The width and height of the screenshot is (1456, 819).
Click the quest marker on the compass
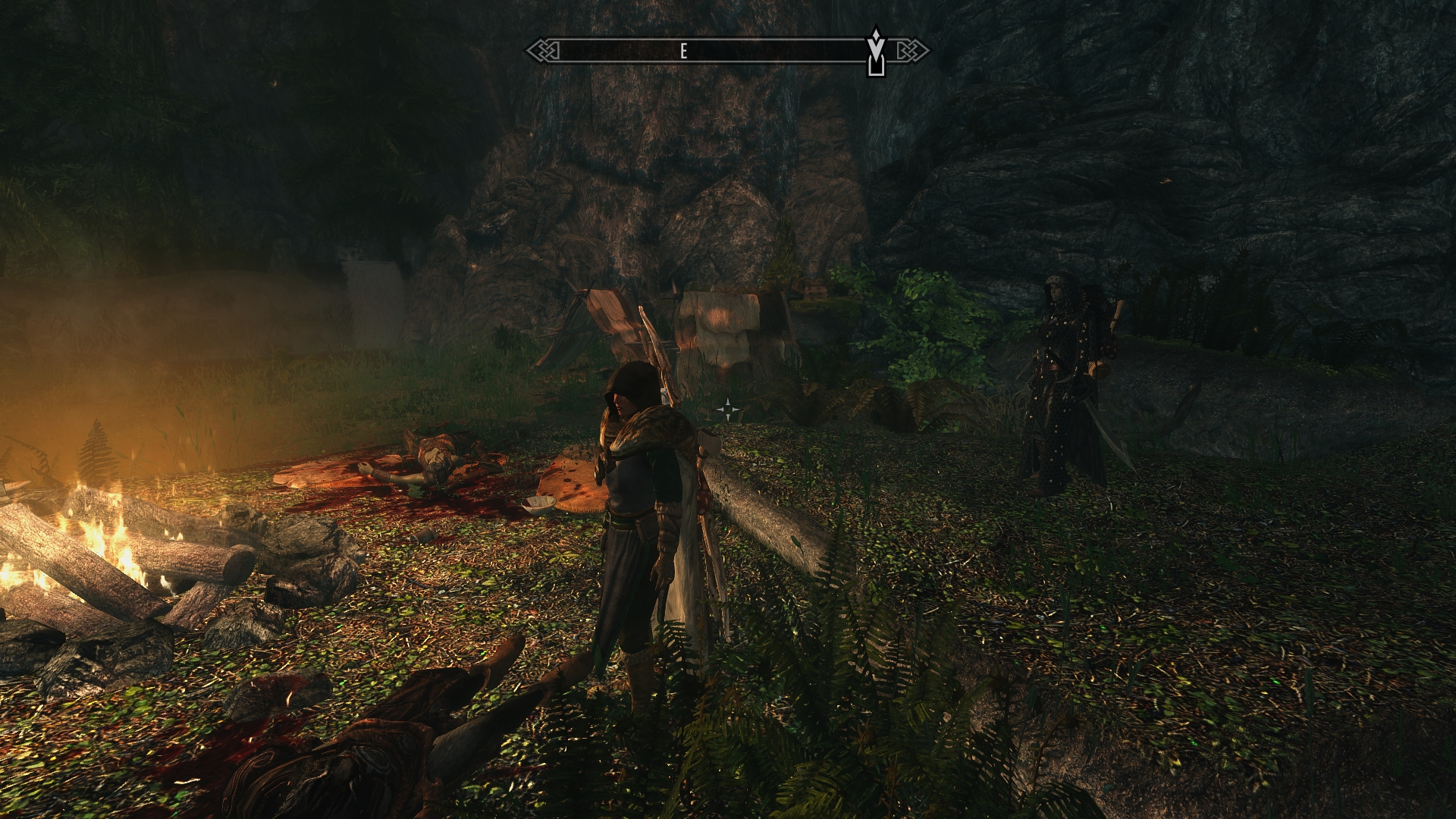pos(876,51)
